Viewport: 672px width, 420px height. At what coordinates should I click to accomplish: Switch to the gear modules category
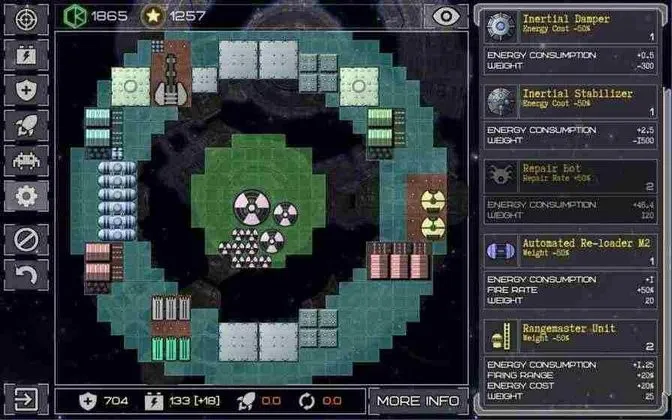pos(26,196)
